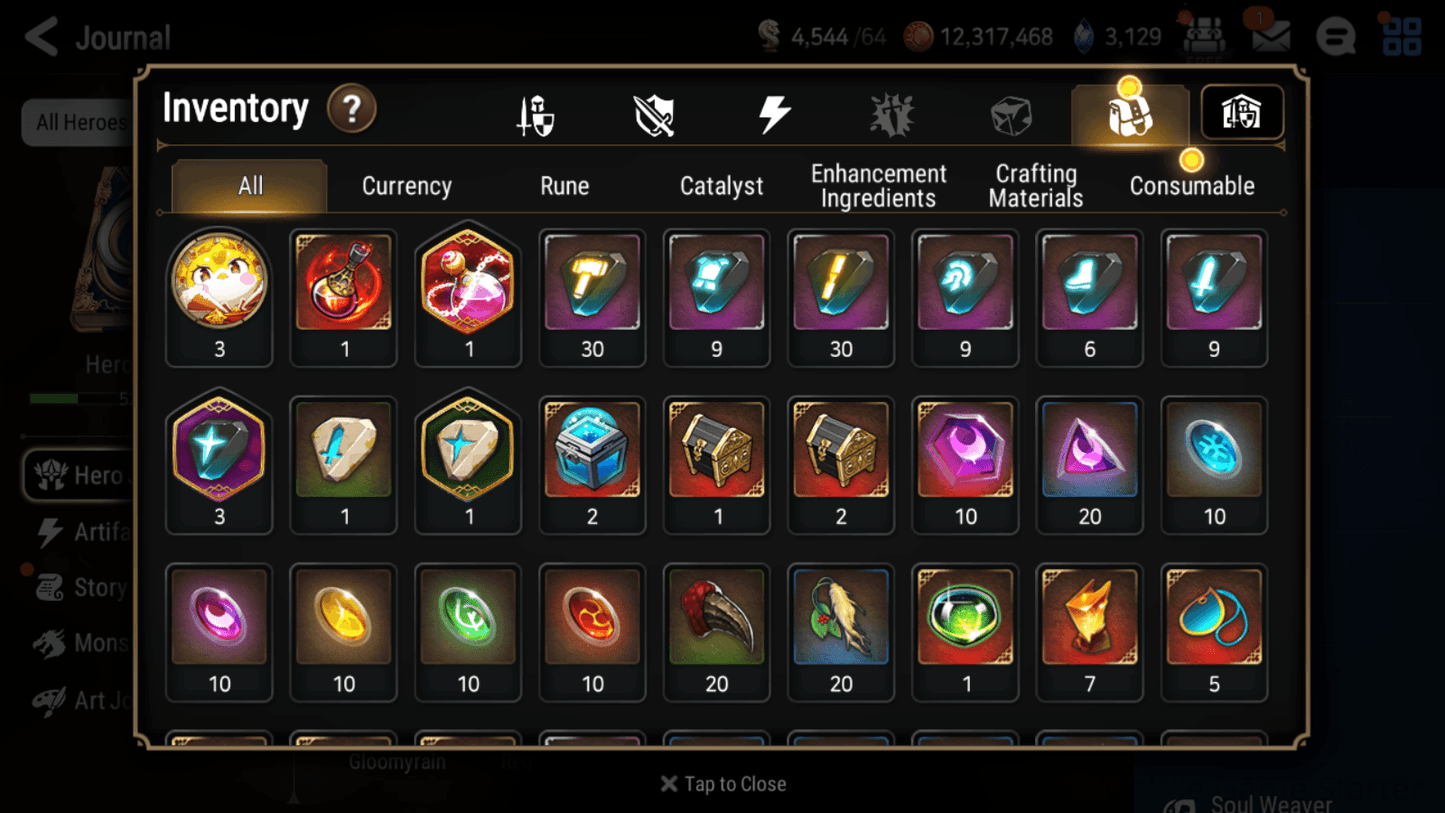Select the Crafting Materials tab
The width and height of the screenshot is (1445, 813).
click(x=1035, y=185)
